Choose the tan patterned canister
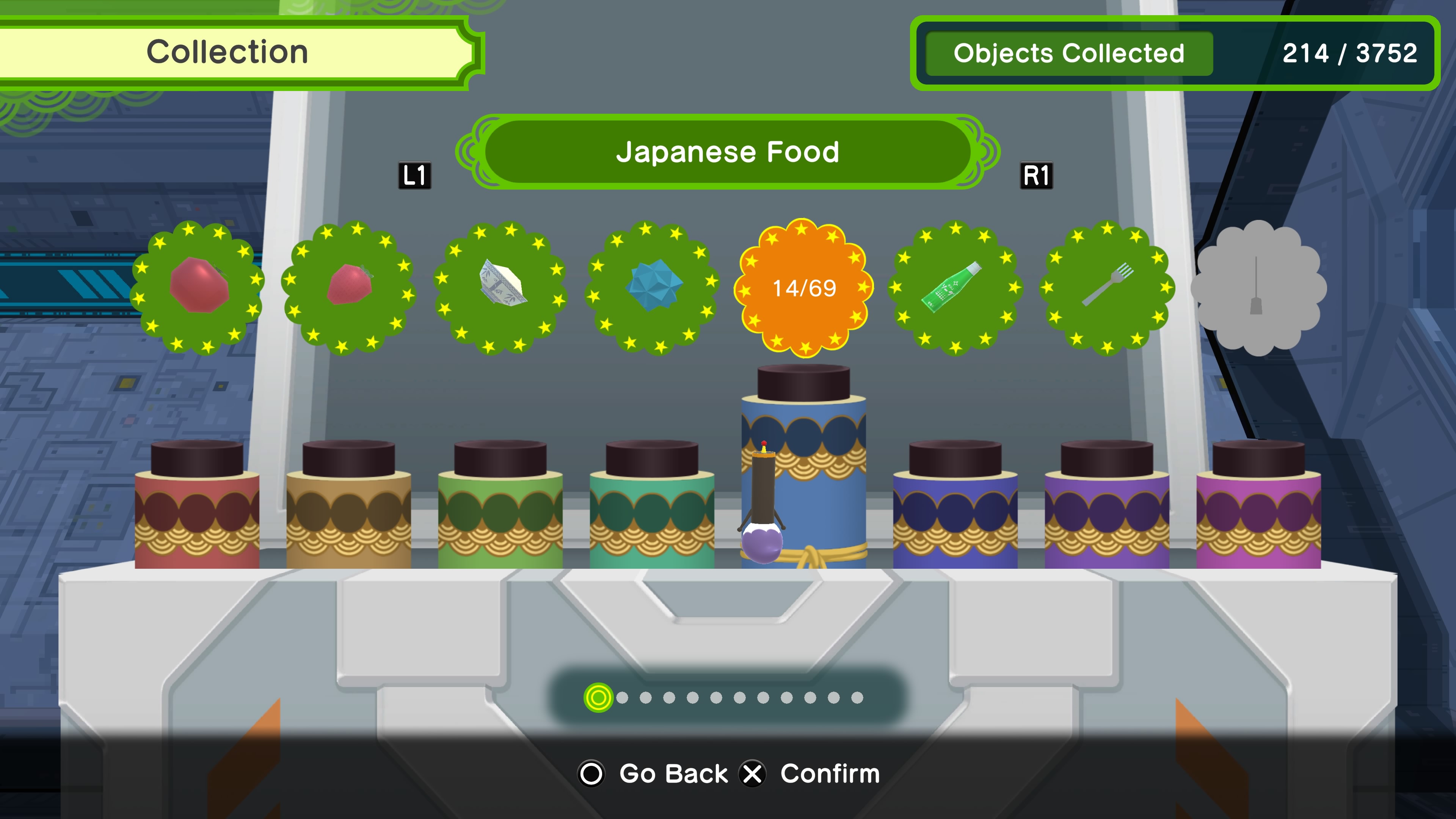1456x819 pixels. pos(349,509)
